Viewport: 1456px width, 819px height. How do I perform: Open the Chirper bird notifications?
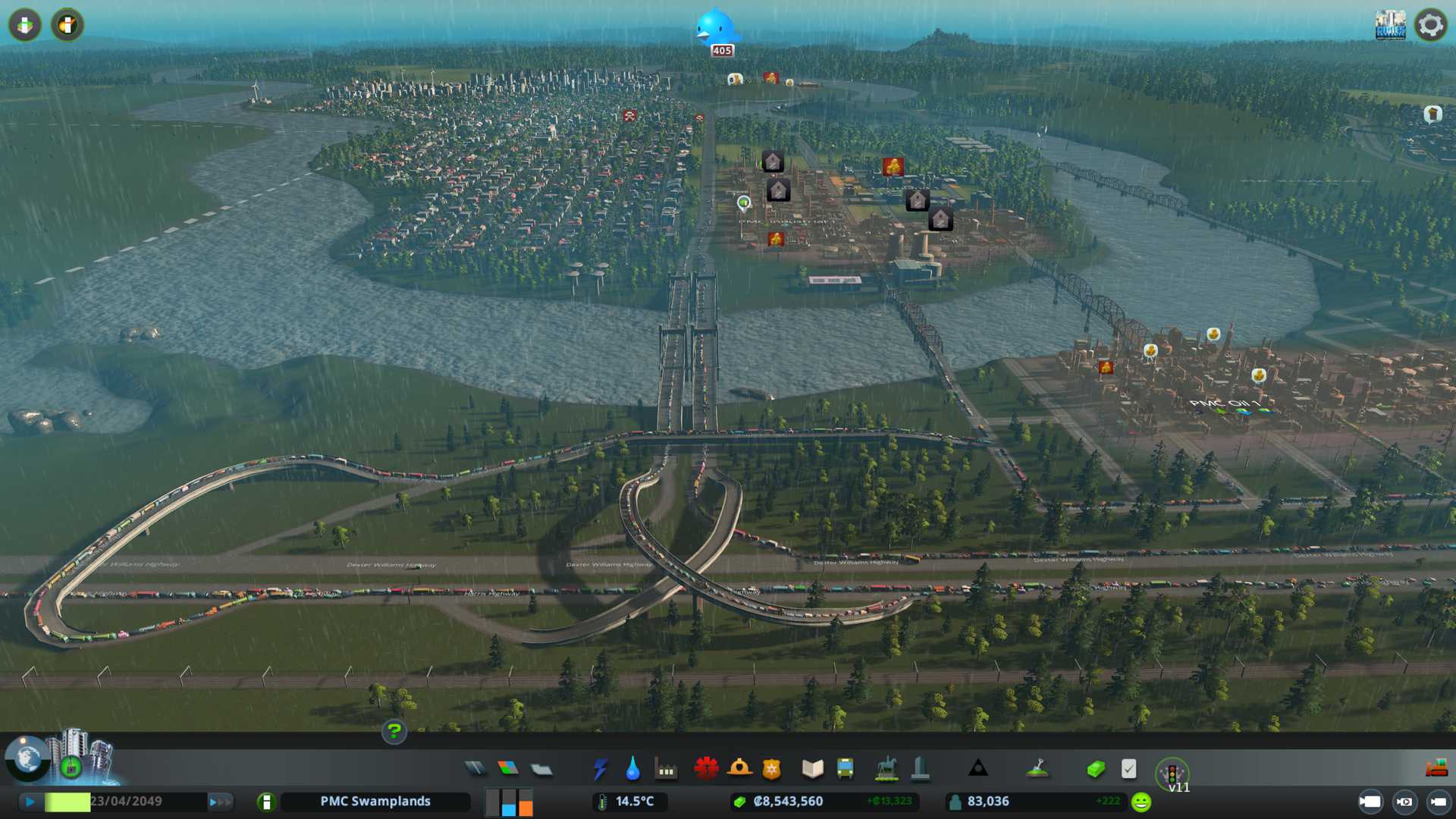(714, 29)
